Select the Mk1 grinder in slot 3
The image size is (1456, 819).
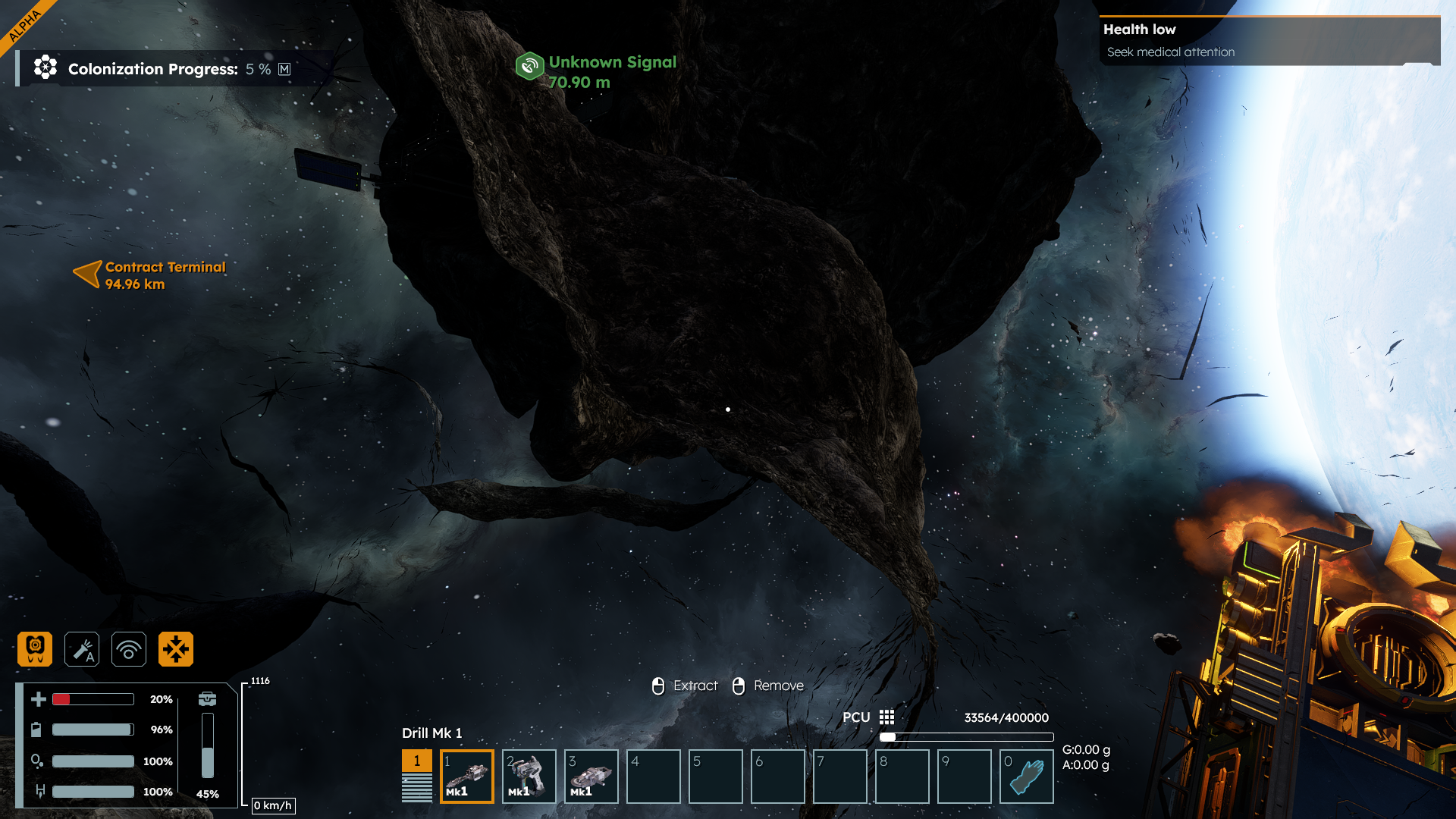591,776
